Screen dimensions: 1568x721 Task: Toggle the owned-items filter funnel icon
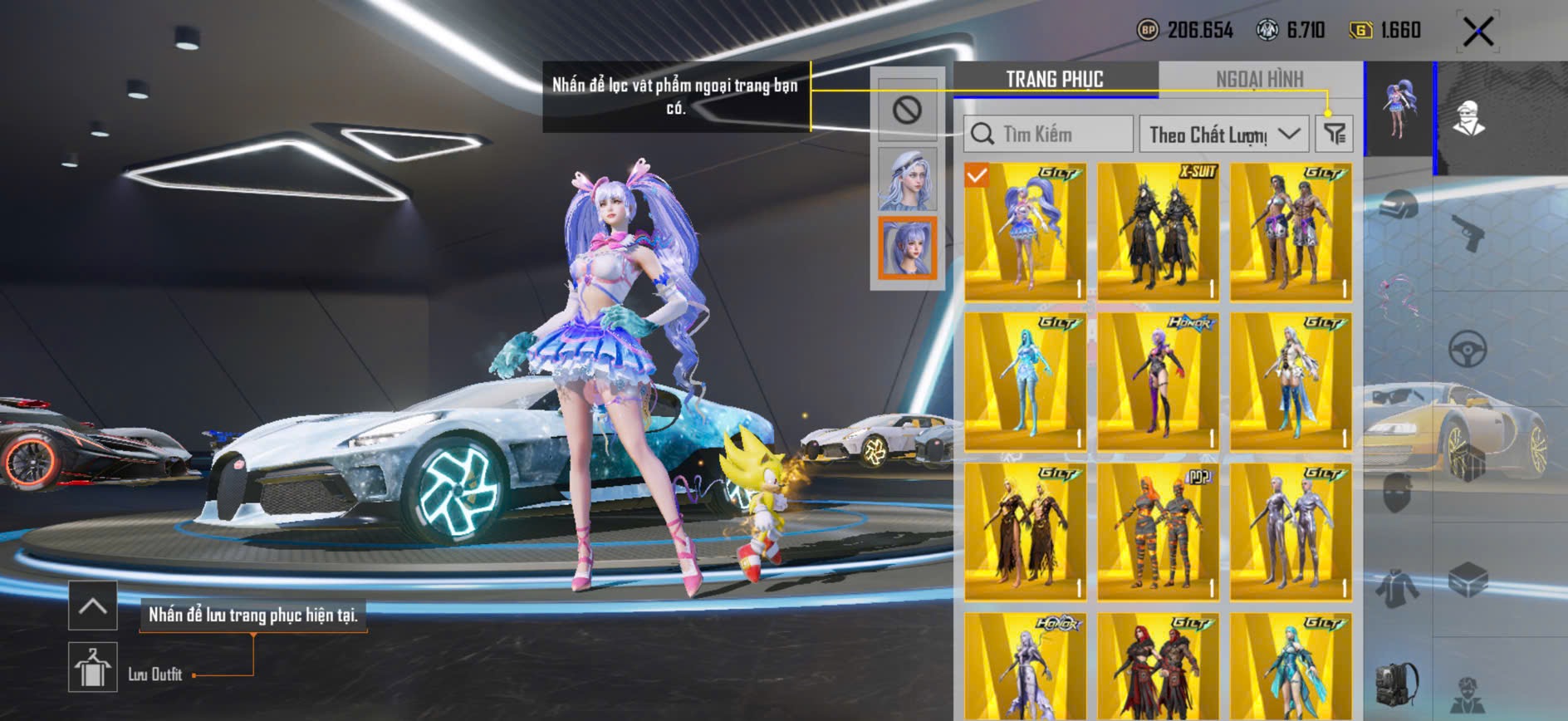(1335, 134)
